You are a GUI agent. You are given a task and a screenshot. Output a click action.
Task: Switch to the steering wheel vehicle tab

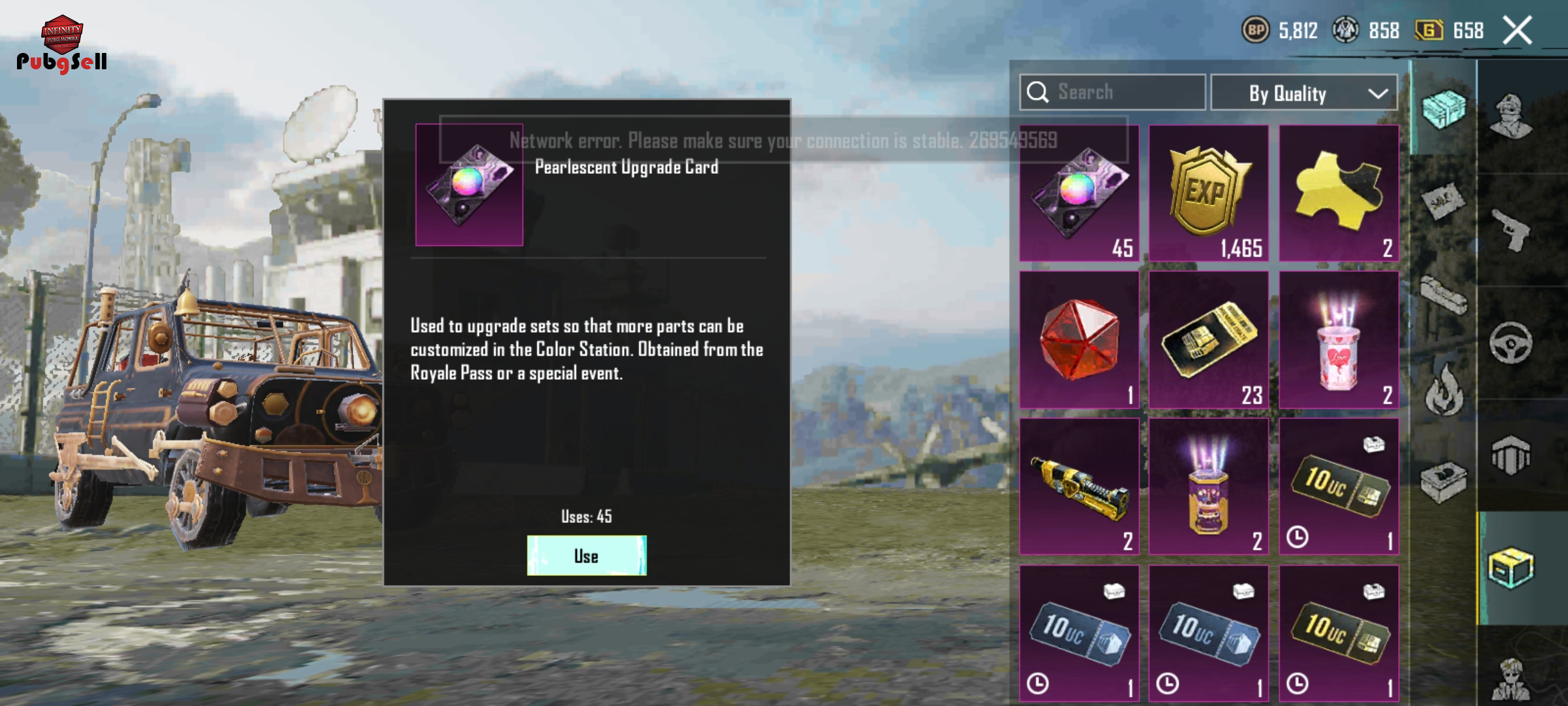(1511, 343)
